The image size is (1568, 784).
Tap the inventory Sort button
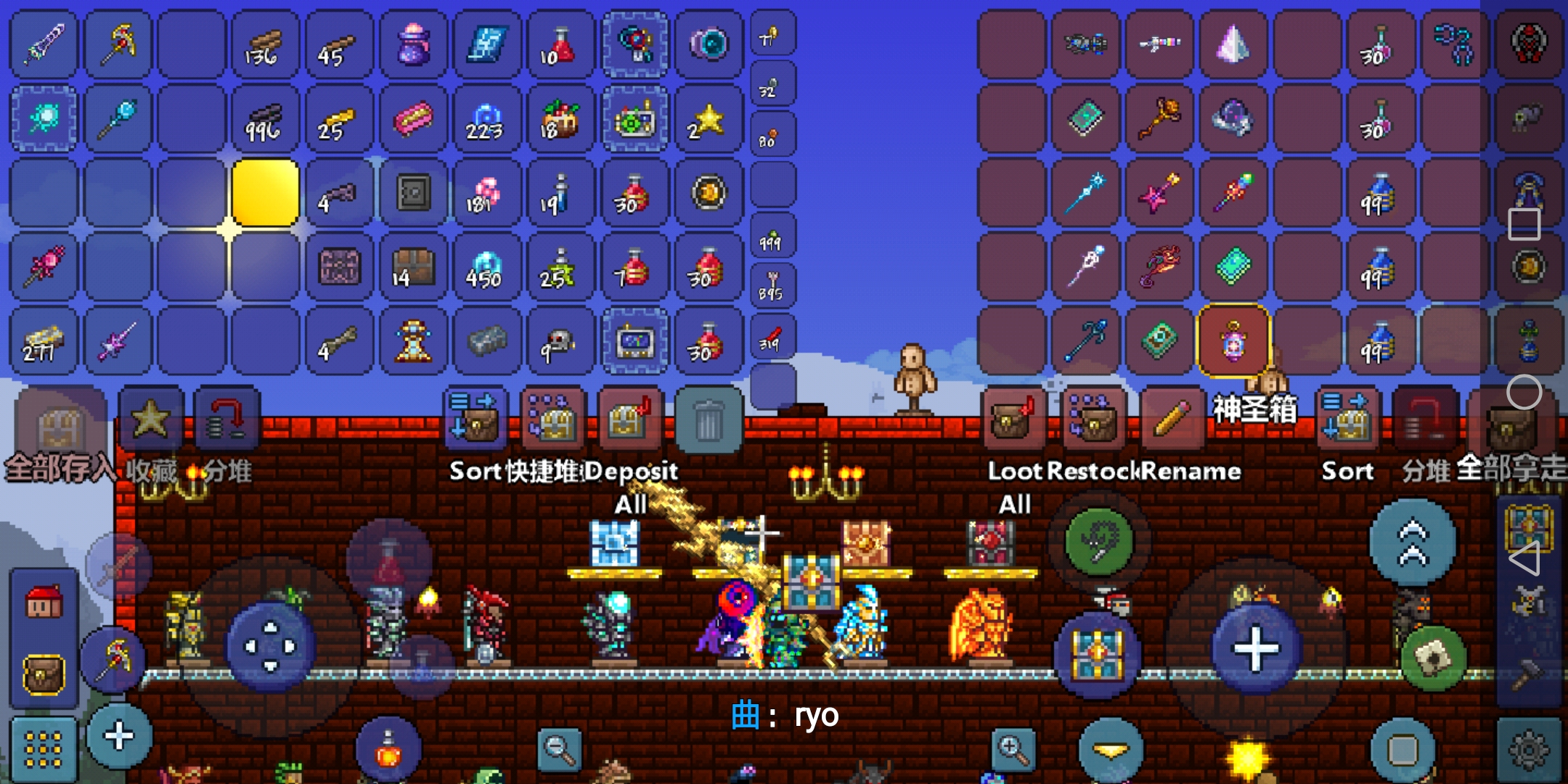[475, 419]
